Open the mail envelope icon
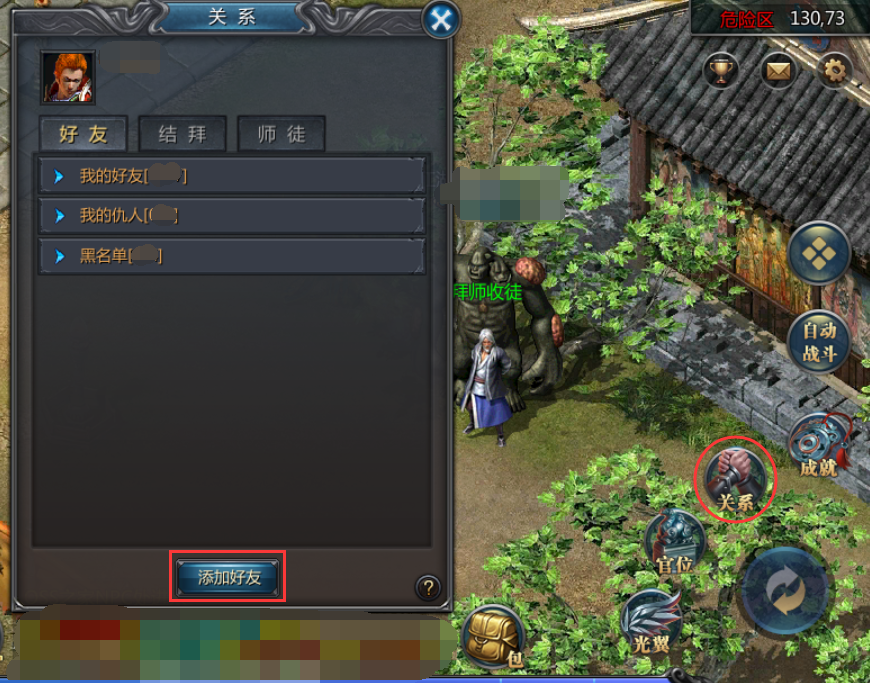Screen dimensions: 870x683 778,70
